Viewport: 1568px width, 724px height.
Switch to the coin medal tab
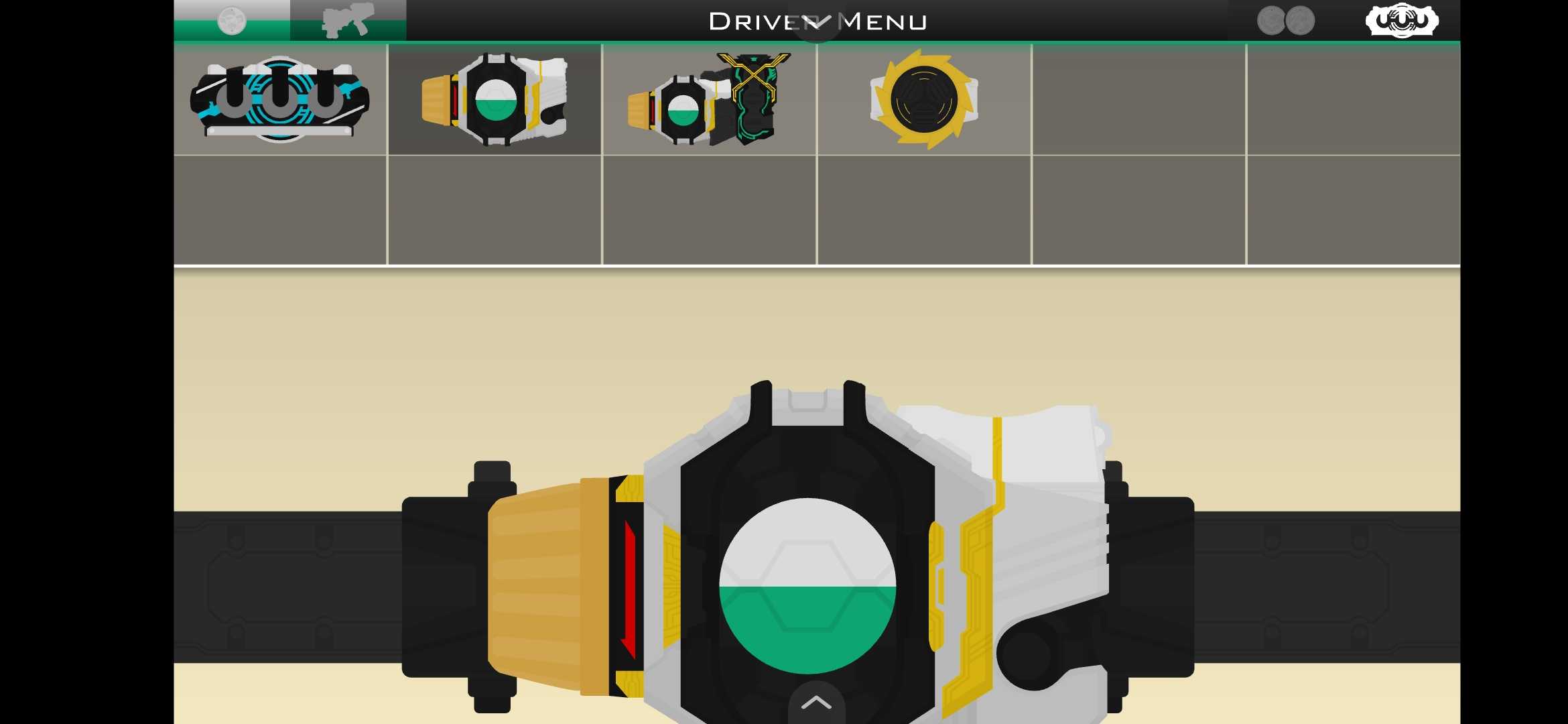tap(232, 21)
